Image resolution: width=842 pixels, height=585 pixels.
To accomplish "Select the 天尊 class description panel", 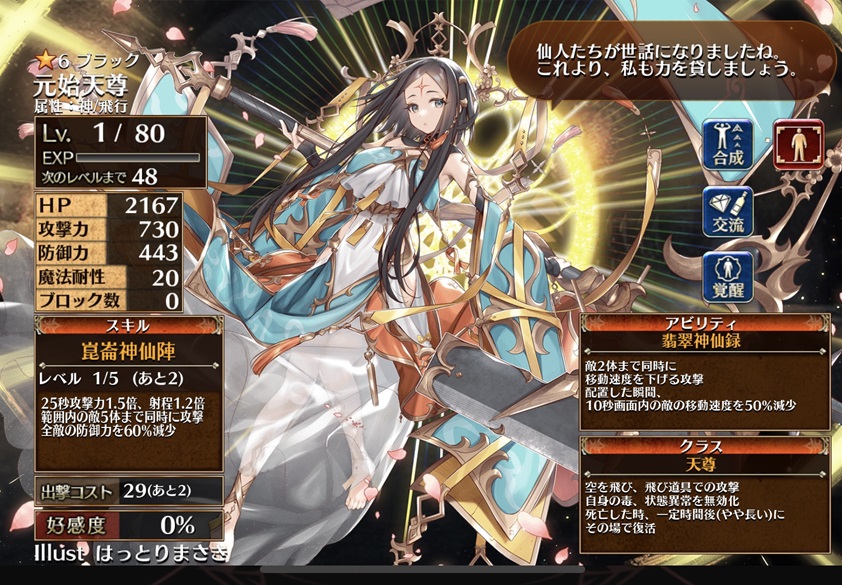I will (705, 496).
